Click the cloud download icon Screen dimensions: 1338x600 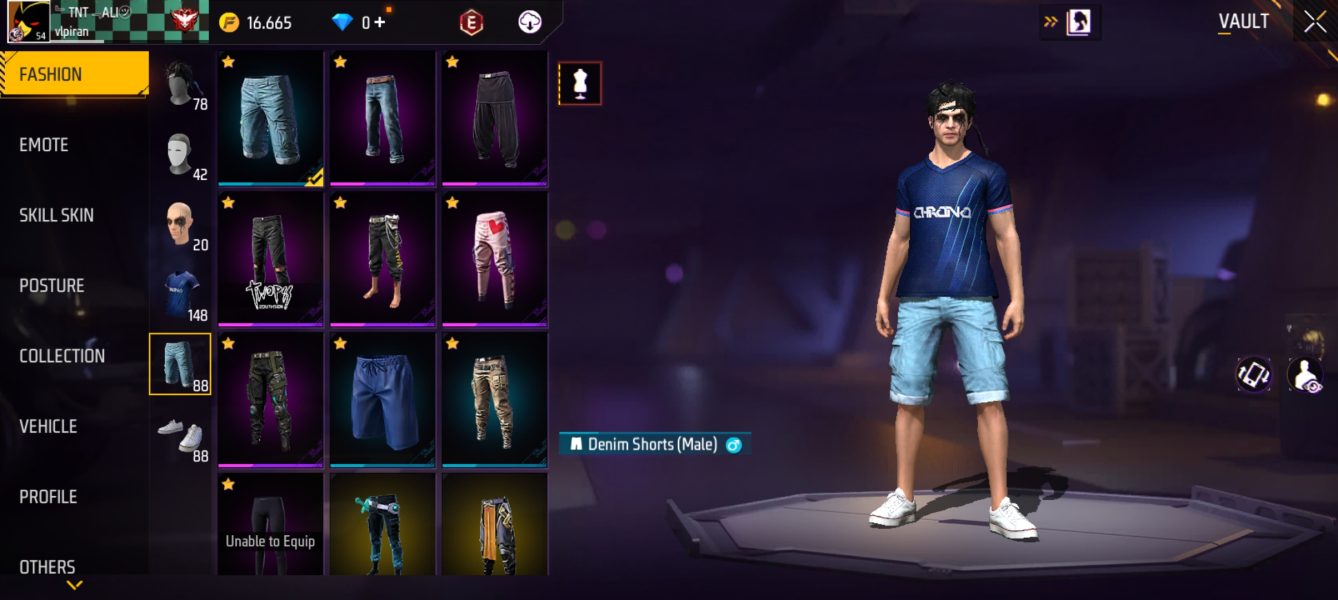pyautogui.click(x=530, y=22)
